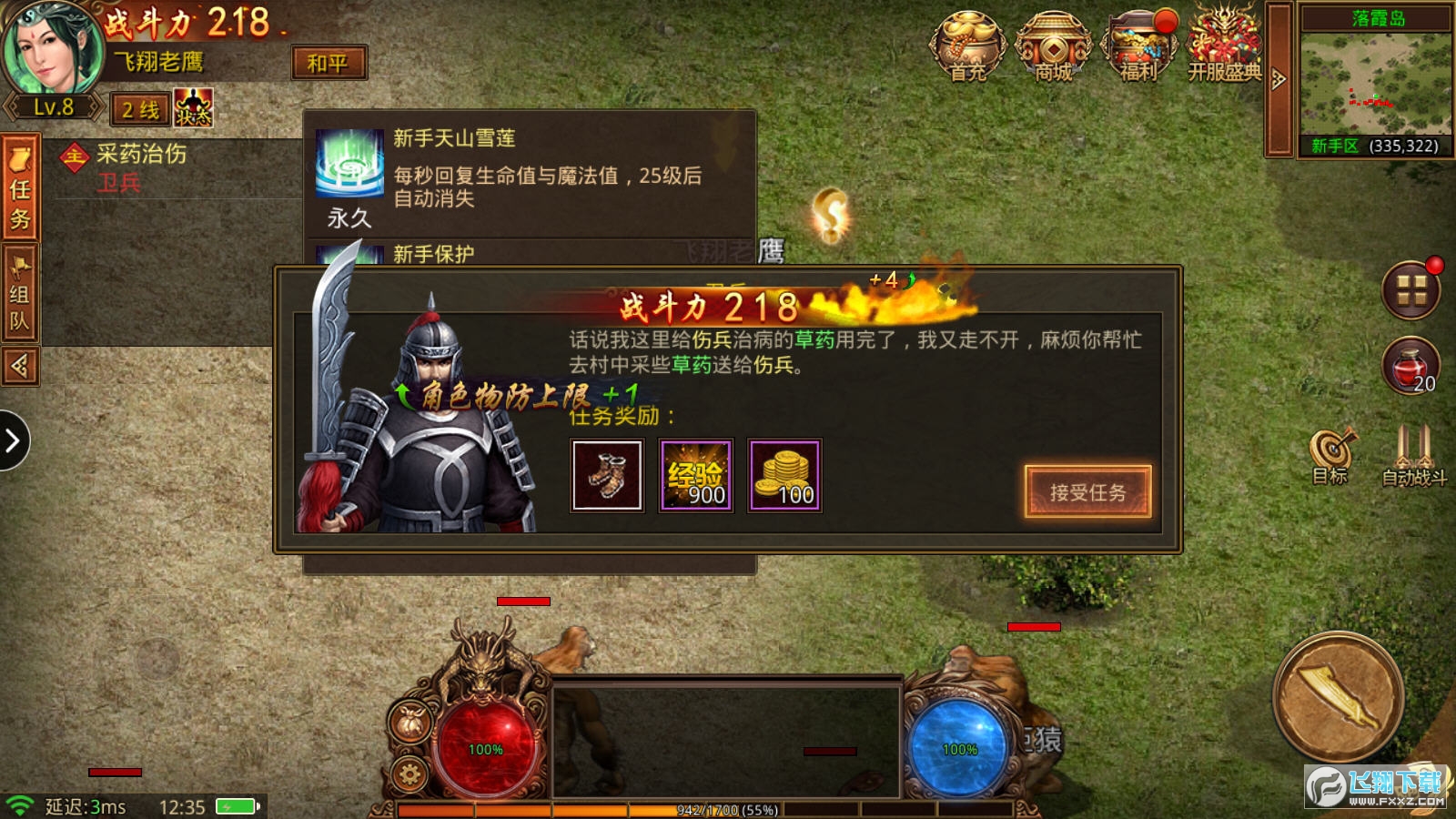Open the 福利 welfare rewards
Image resolution: width=1456 pixels, height=819 pixels.
click(x=1137, y=45)
